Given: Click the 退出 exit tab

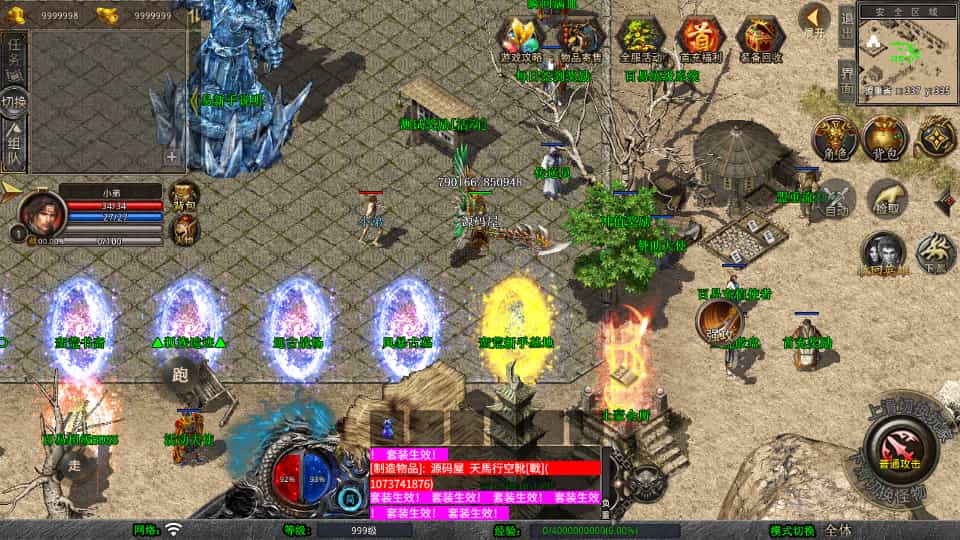Looking at the screenshot, I should coord(846,27).
